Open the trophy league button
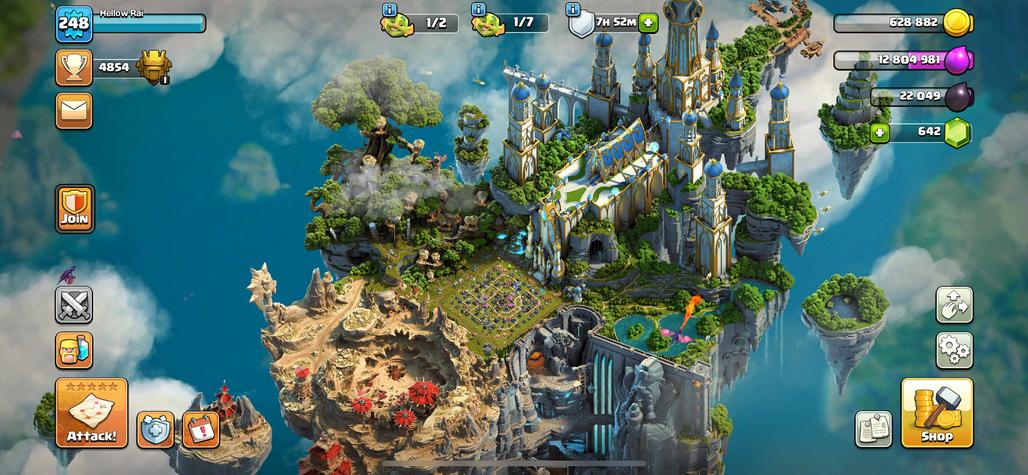 point(74,67)
